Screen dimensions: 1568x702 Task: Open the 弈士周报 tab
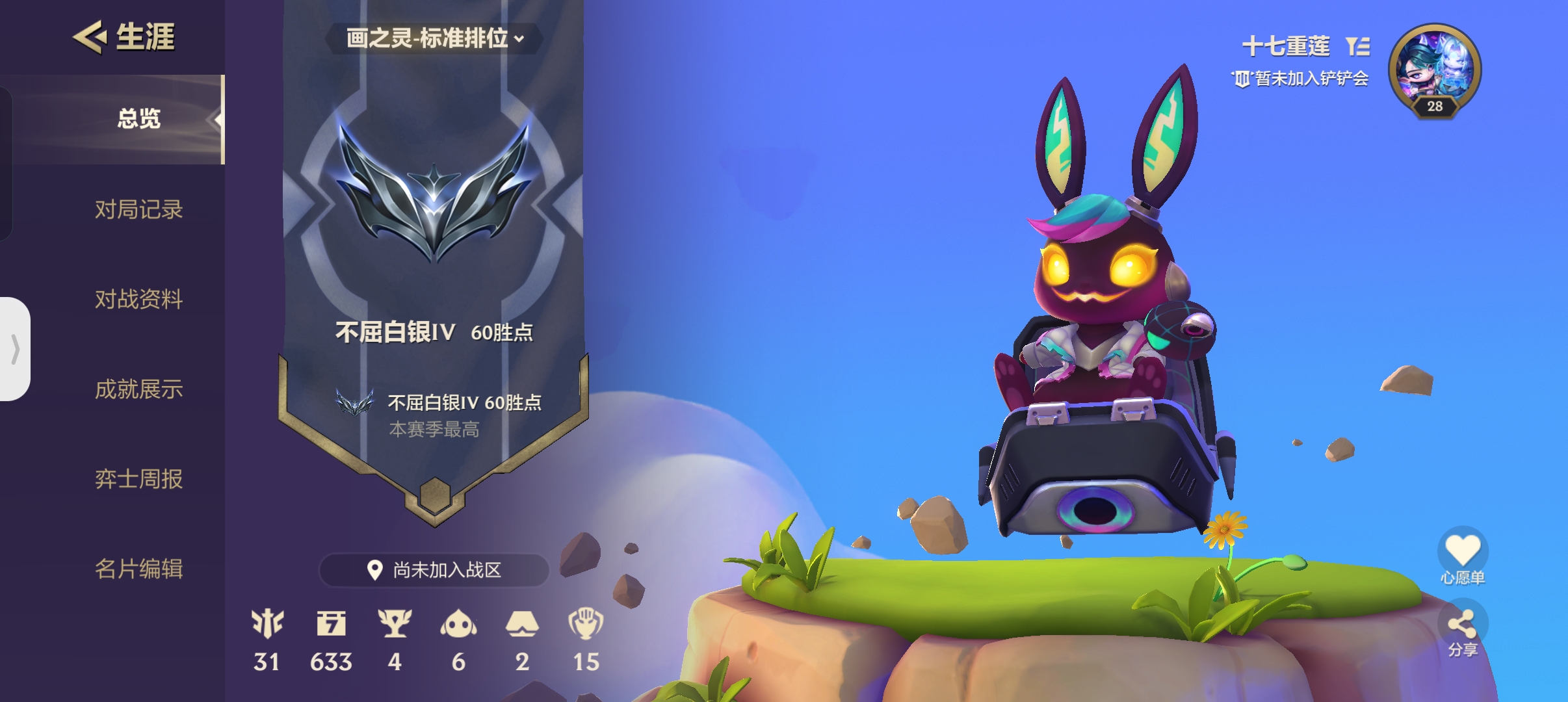click(138, 479)
